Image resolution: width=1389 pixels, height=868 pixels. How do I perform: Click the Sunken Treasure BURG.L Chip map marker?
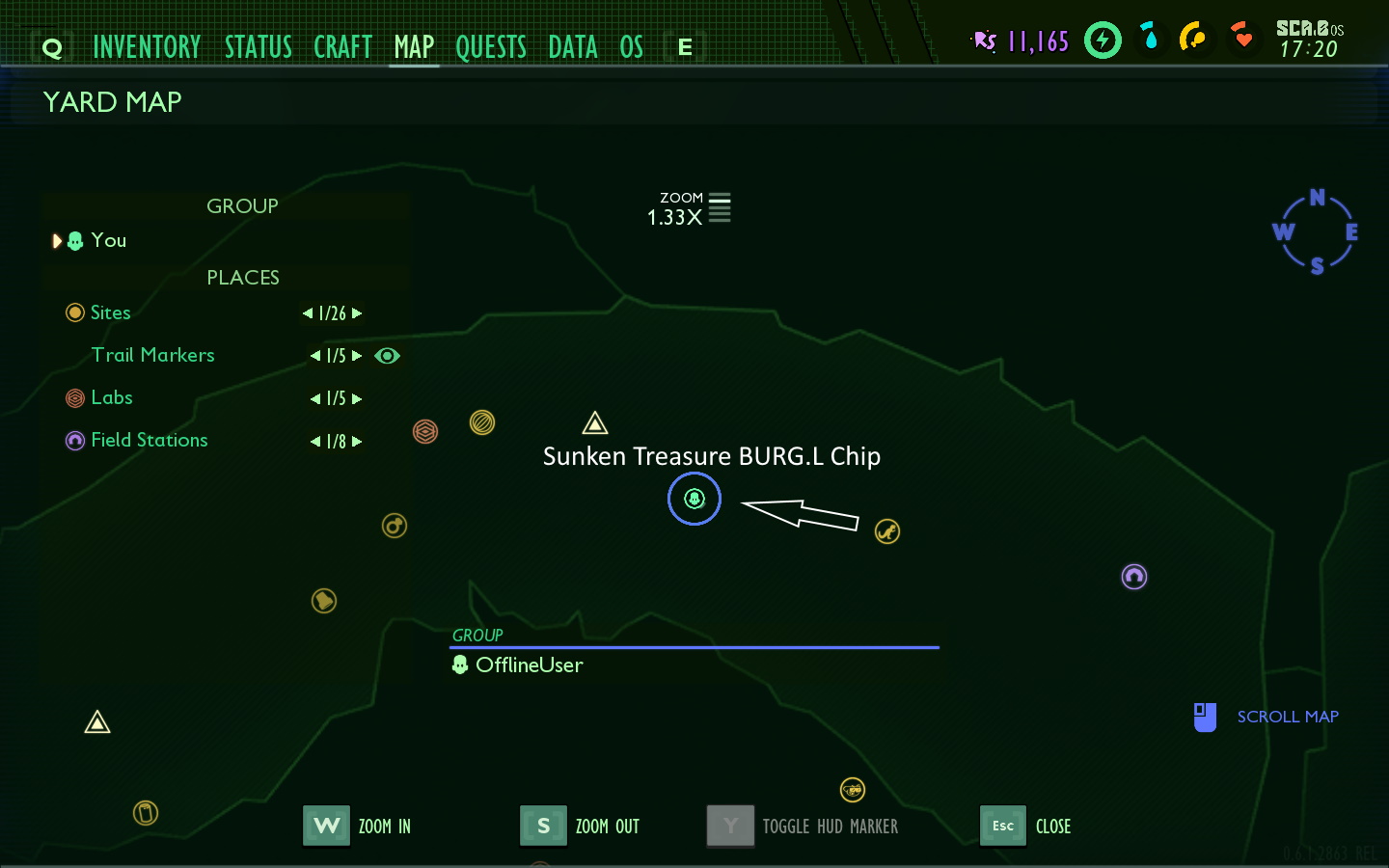click(x=694, y=500)
